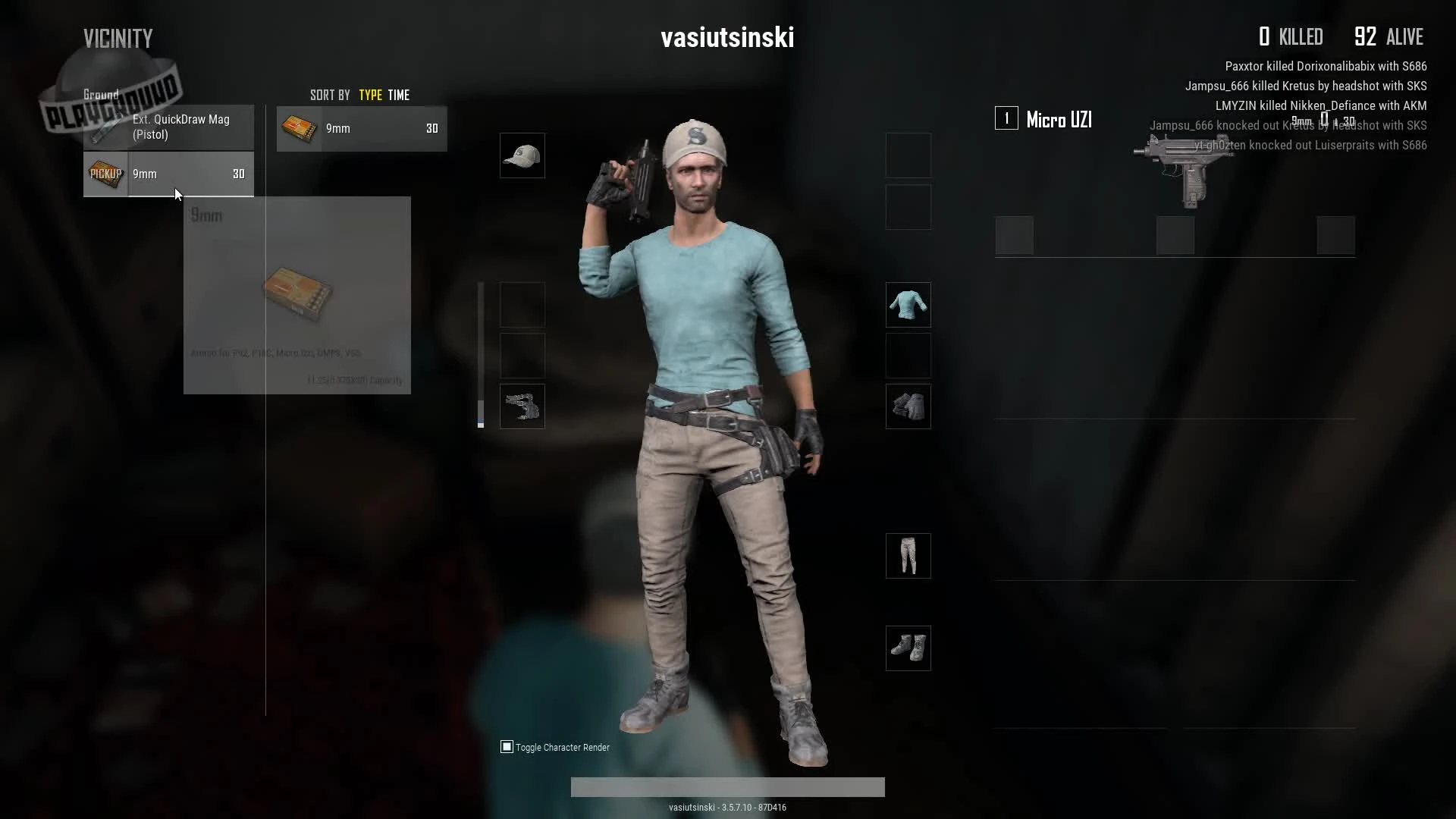This screenshot has height=819, width=1456.
Task: Select the cap icon in left equipment slot
Action: coord(522,155)
